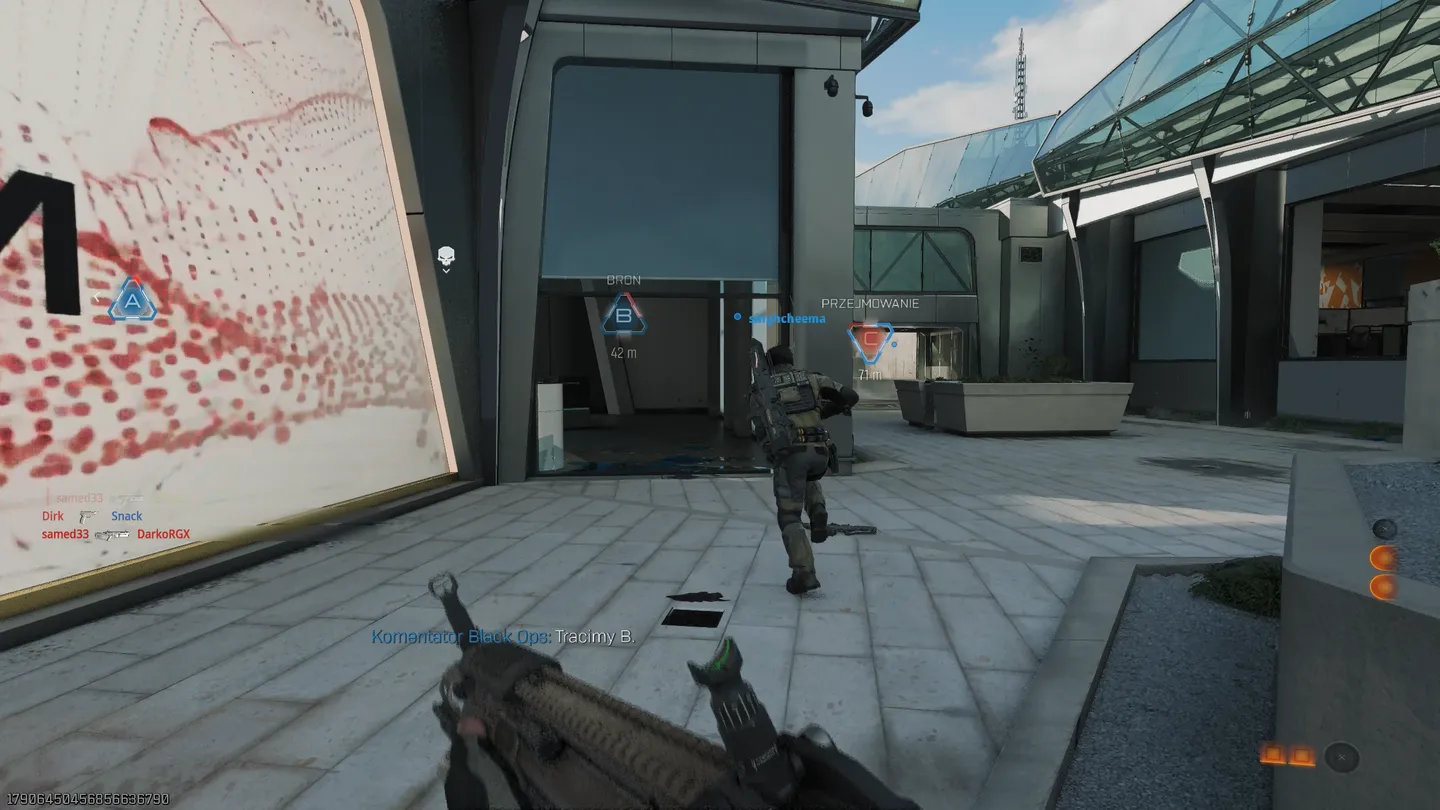
Task: Click the lower orange tactical equipment indicator
Action: 1384,587
